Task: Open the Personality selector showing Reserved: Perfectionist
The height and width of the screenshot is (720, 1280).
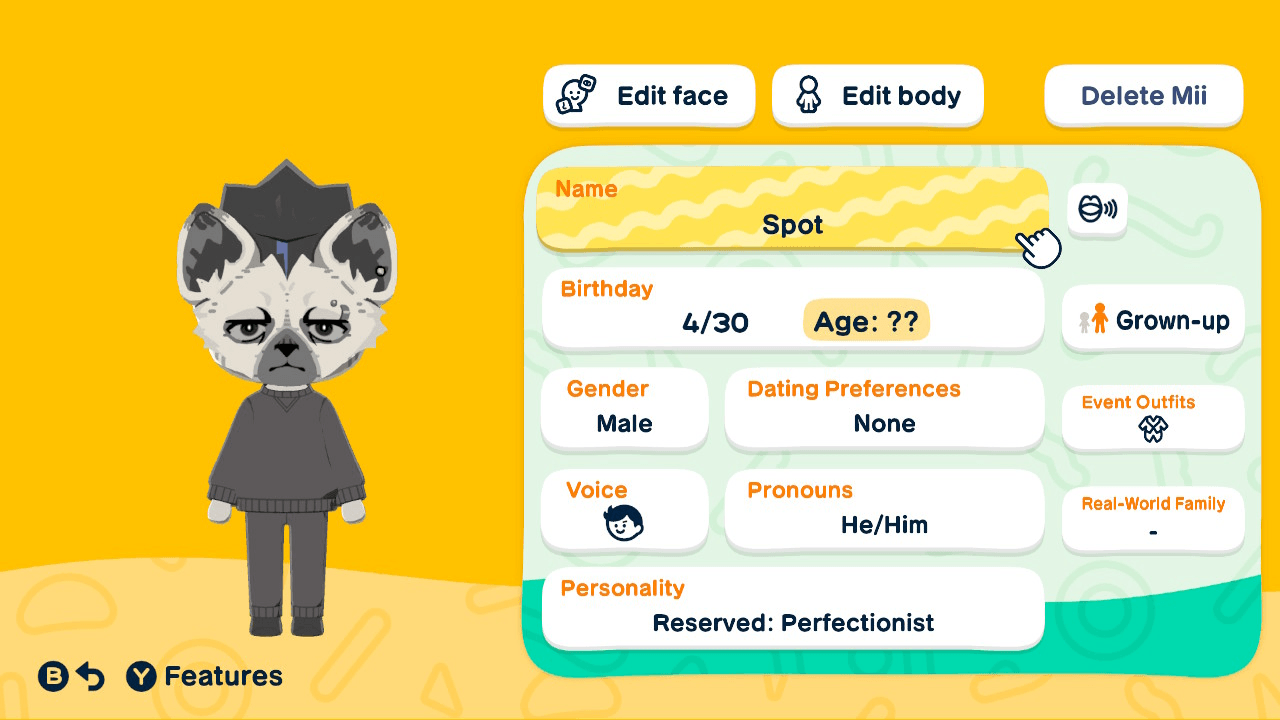Action: click(792, 608)
